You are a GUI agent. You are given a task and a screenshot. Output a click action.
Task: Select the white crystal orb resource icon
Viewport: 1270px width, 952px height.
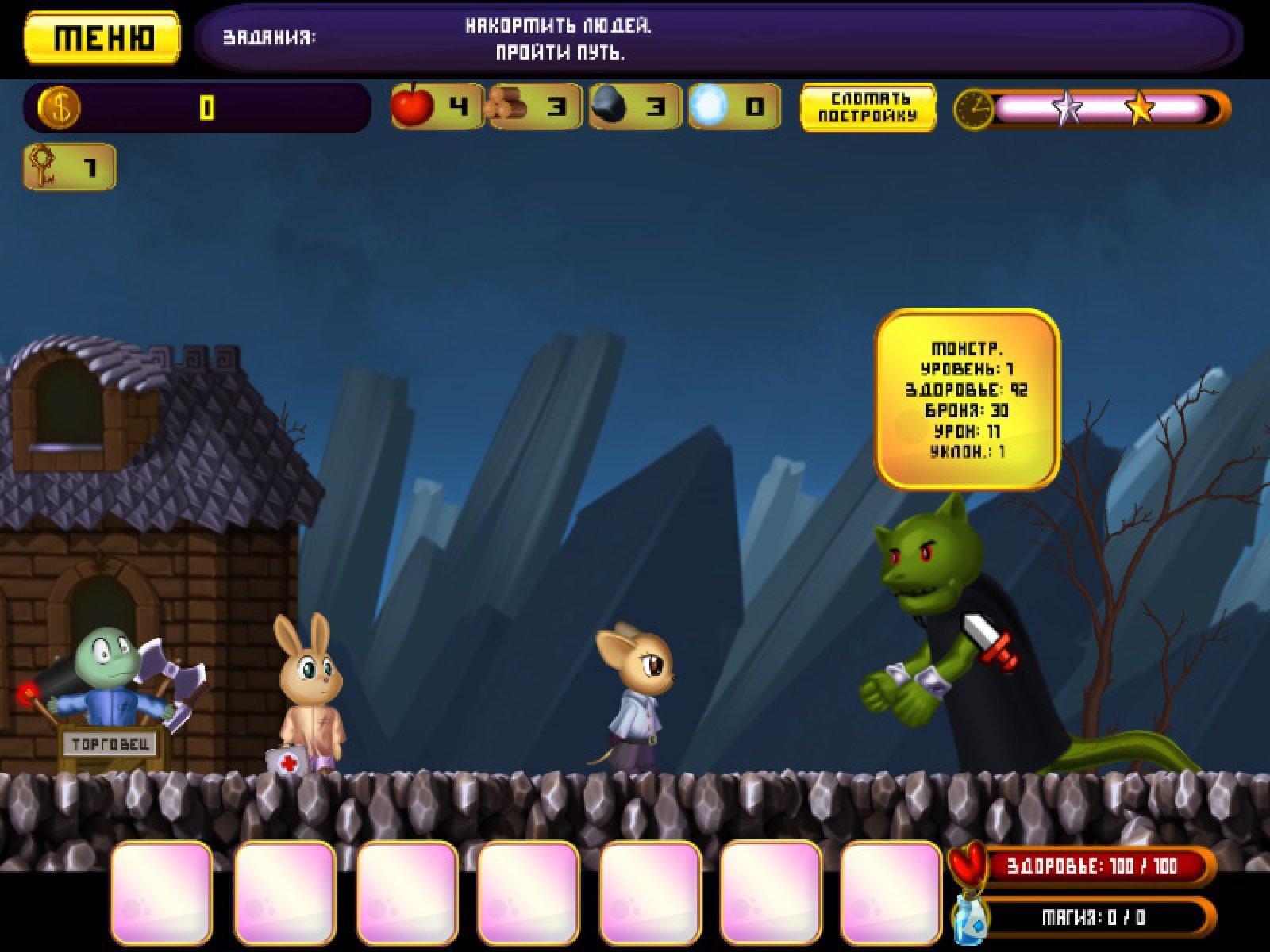pos(708,106)
